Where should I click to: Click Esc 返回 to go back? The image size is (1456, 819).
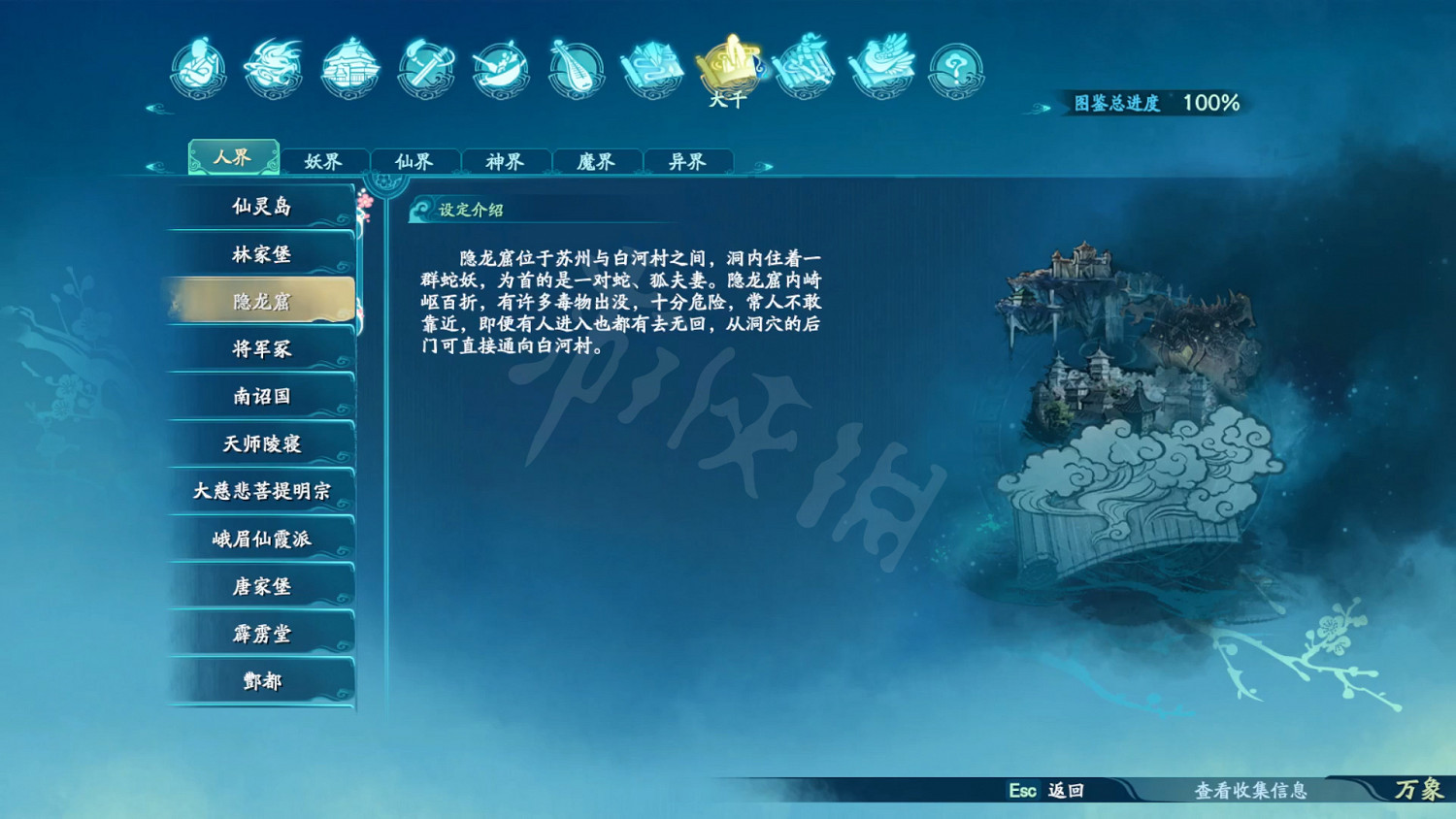pyautogui.click(x=1045, y=793)
